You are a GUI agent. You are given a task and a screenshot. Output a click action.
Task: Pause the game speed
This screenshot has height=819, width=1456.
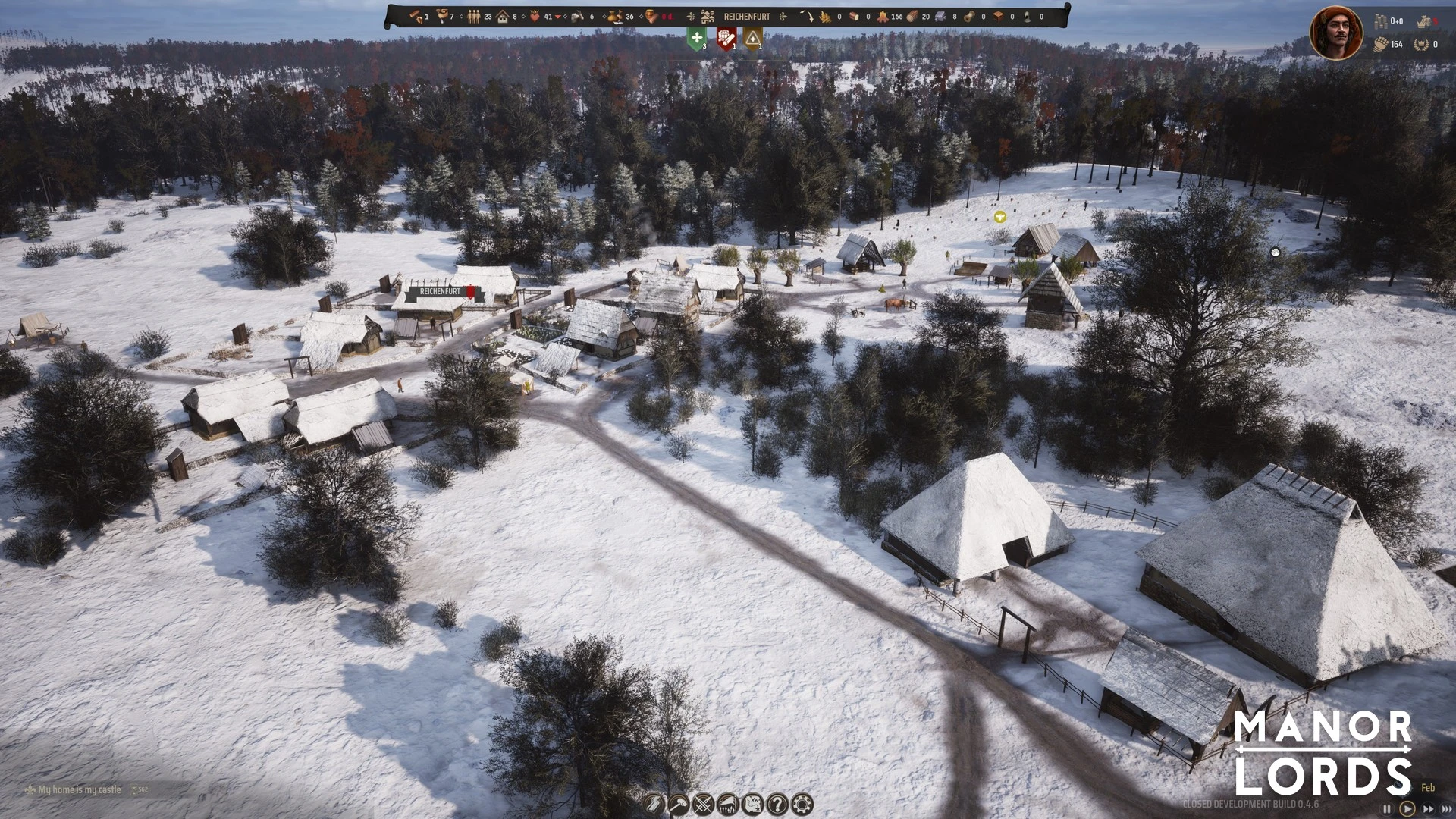click(1387, 809)
